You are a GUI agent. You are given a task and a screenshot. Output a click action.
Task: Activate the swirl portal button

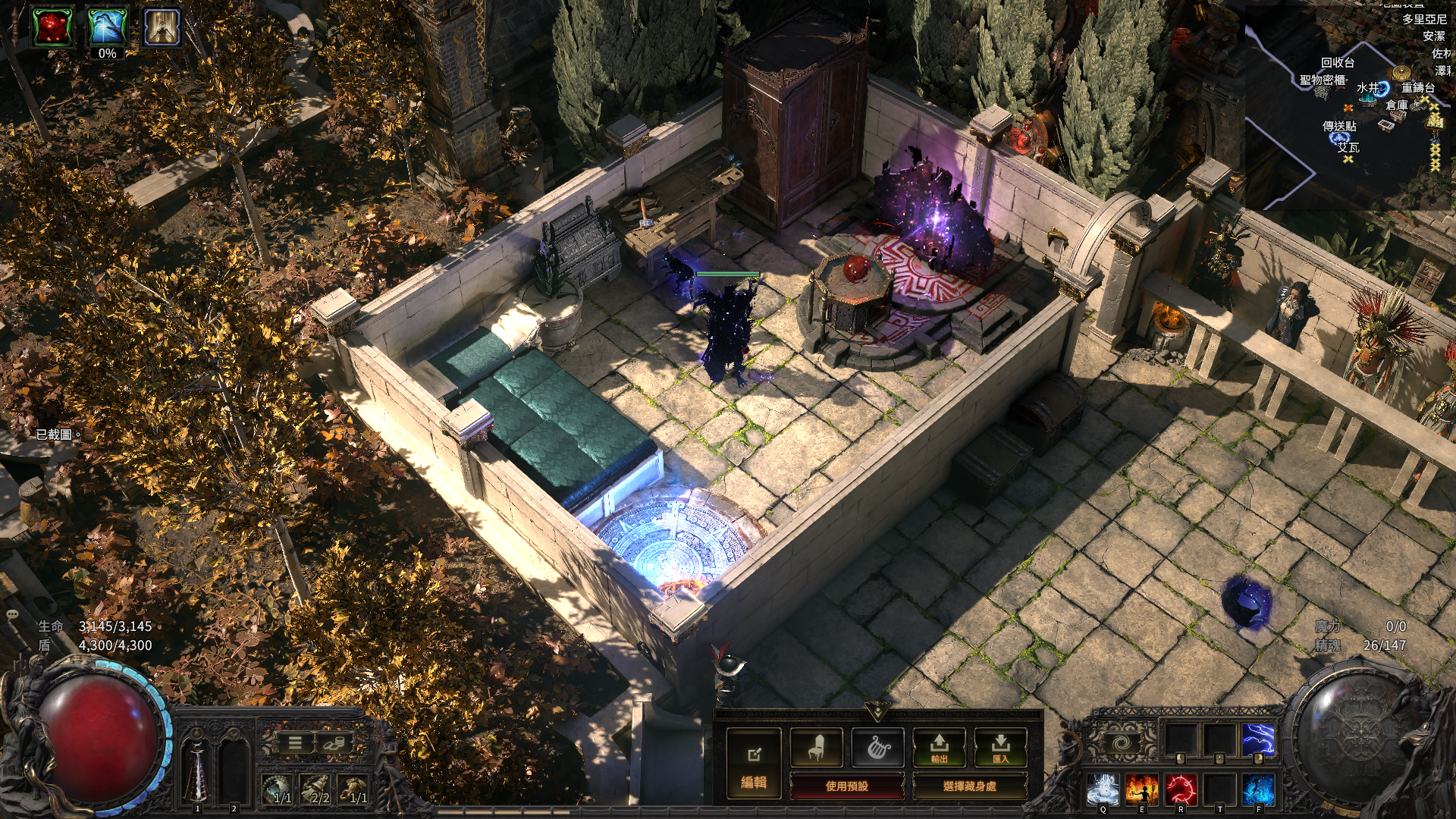1122,742
